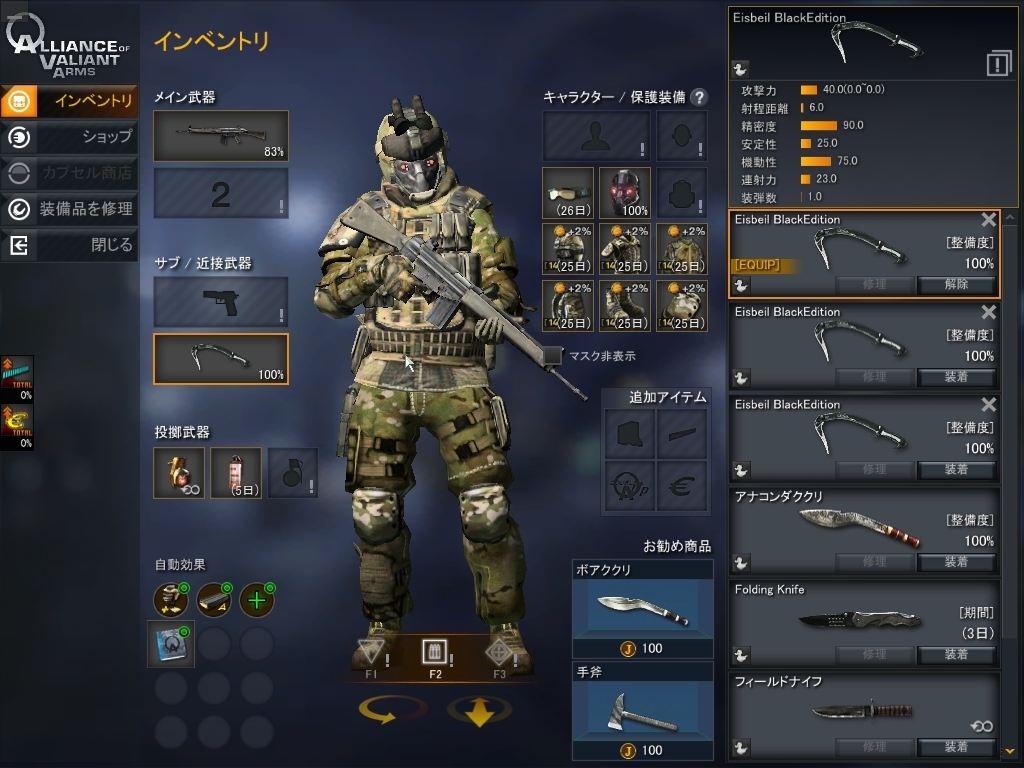Select the main weapon rifle slot
Image resolution: width=1024 pixels, height=768 pixels.
coord(221,136)
